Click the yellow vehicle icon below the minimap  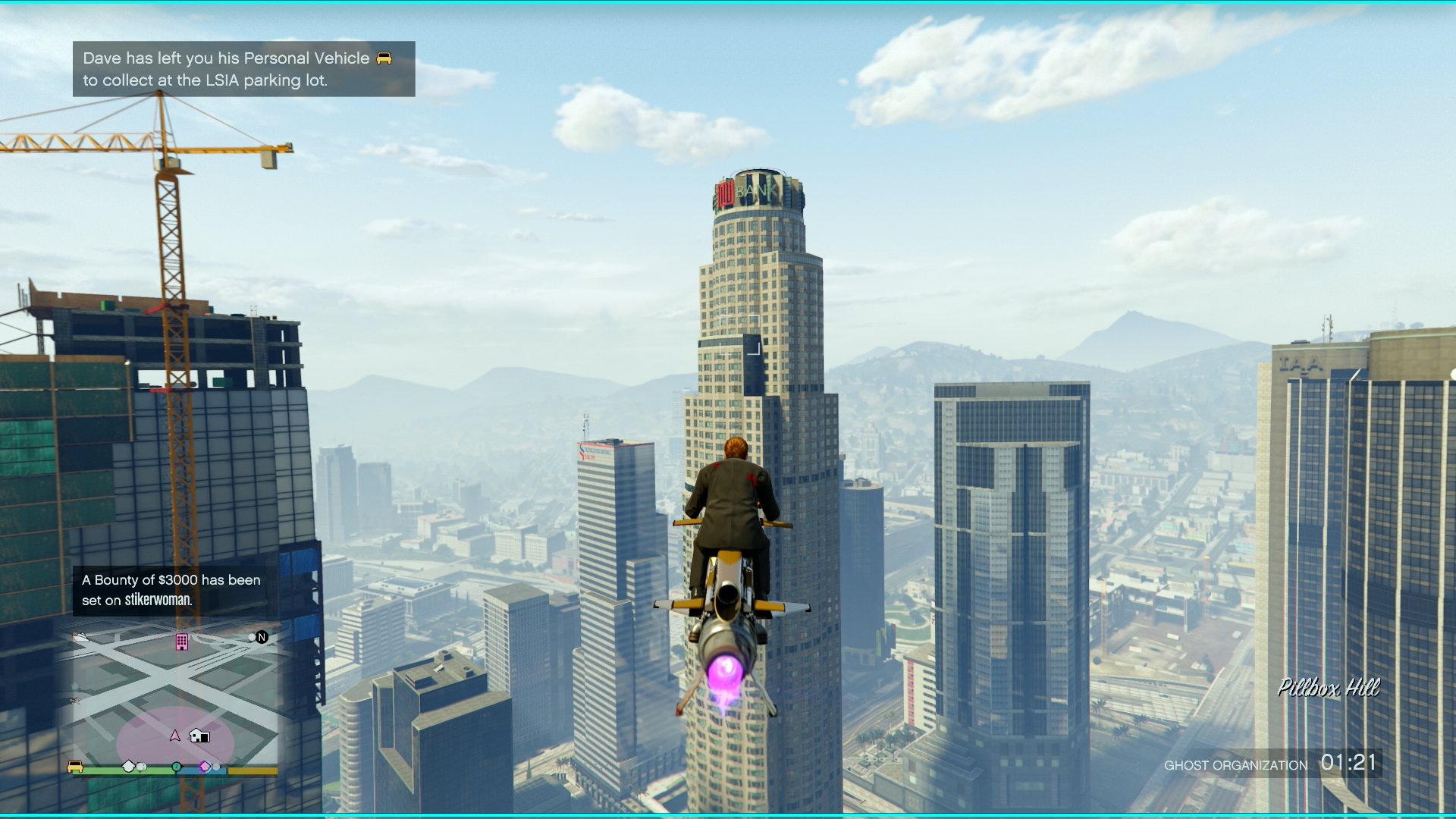[x=75, y=767]
